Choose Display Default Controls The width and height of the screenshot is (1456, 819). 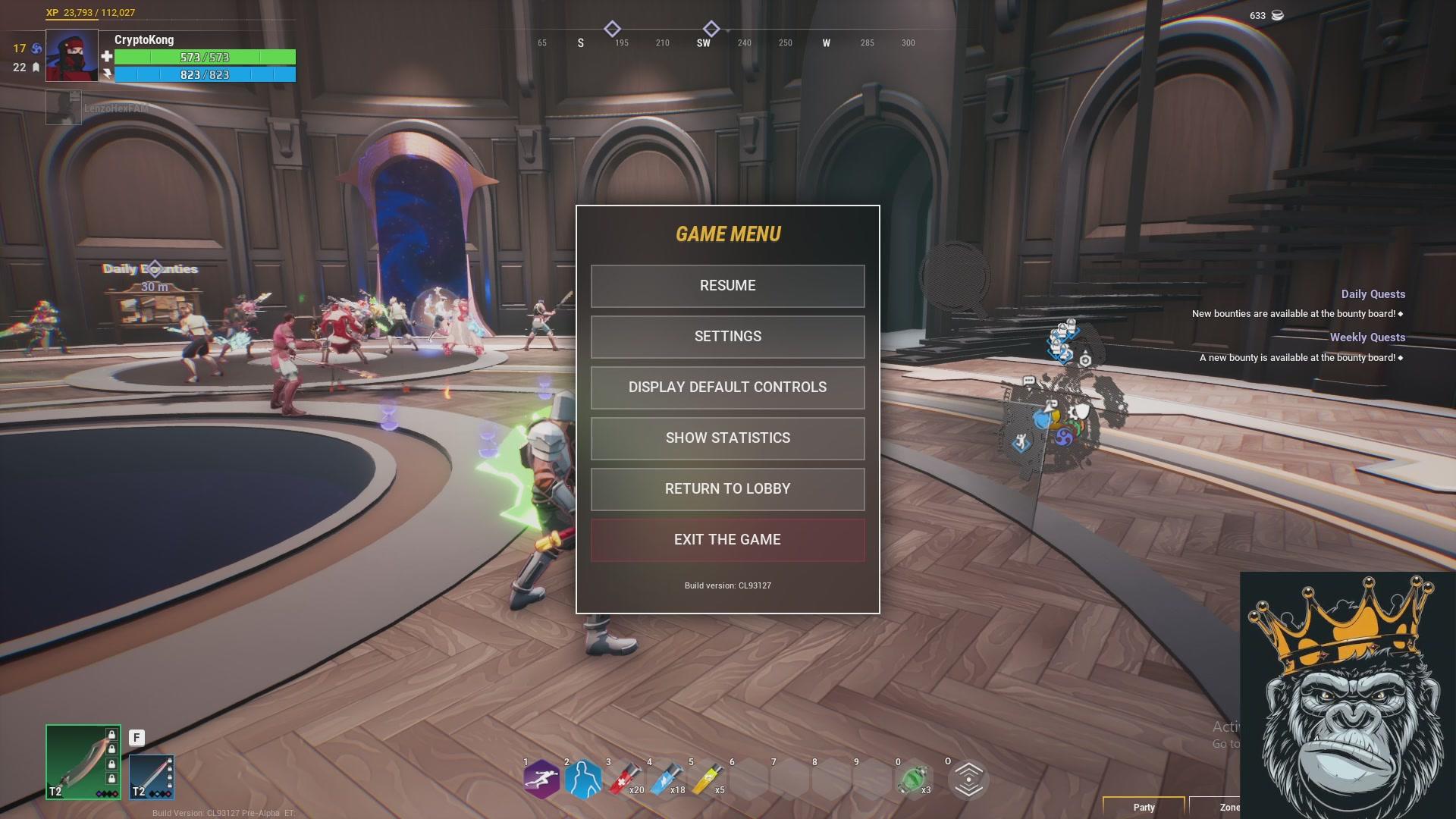pyautogui.click(x=727, y=388)
